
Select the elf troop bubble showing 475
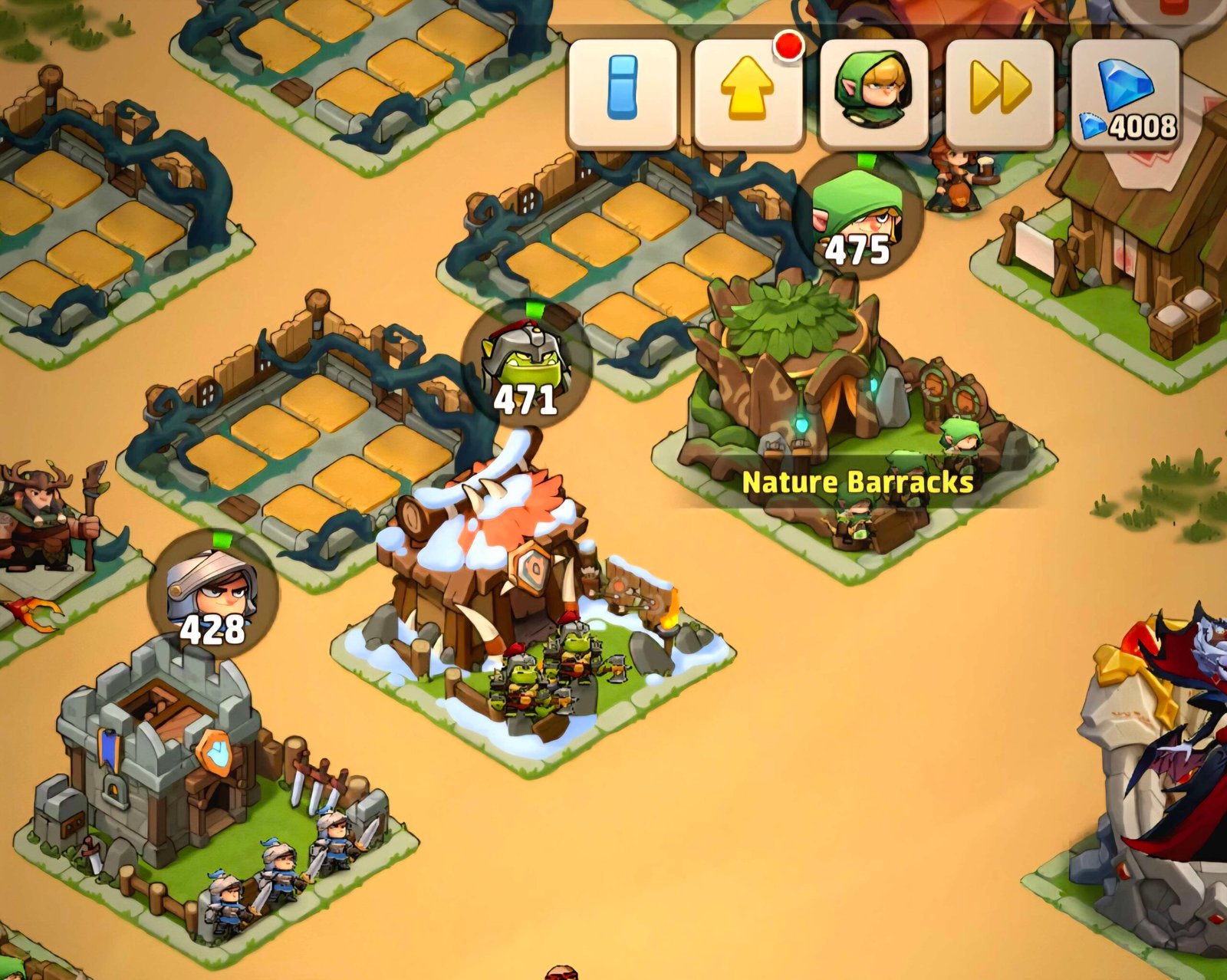click(x=858, y=219)
